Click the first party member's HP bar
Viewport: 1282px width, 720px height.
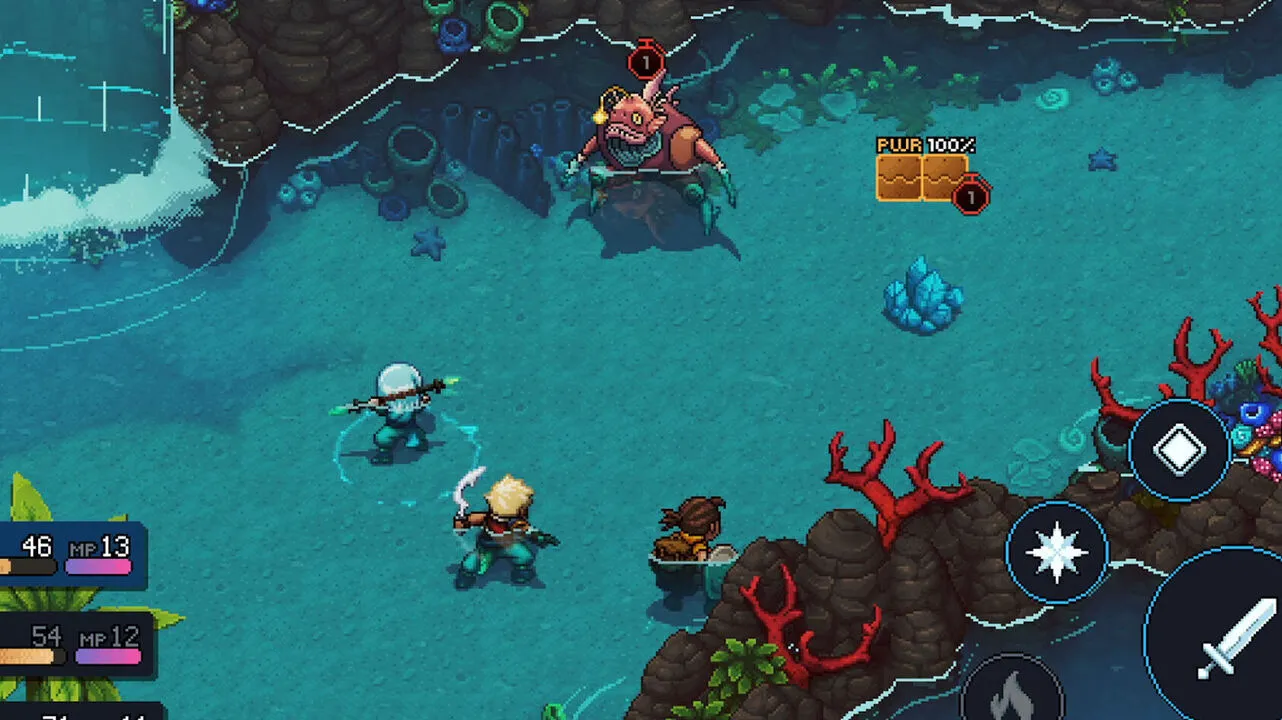[x=30, y=565]
